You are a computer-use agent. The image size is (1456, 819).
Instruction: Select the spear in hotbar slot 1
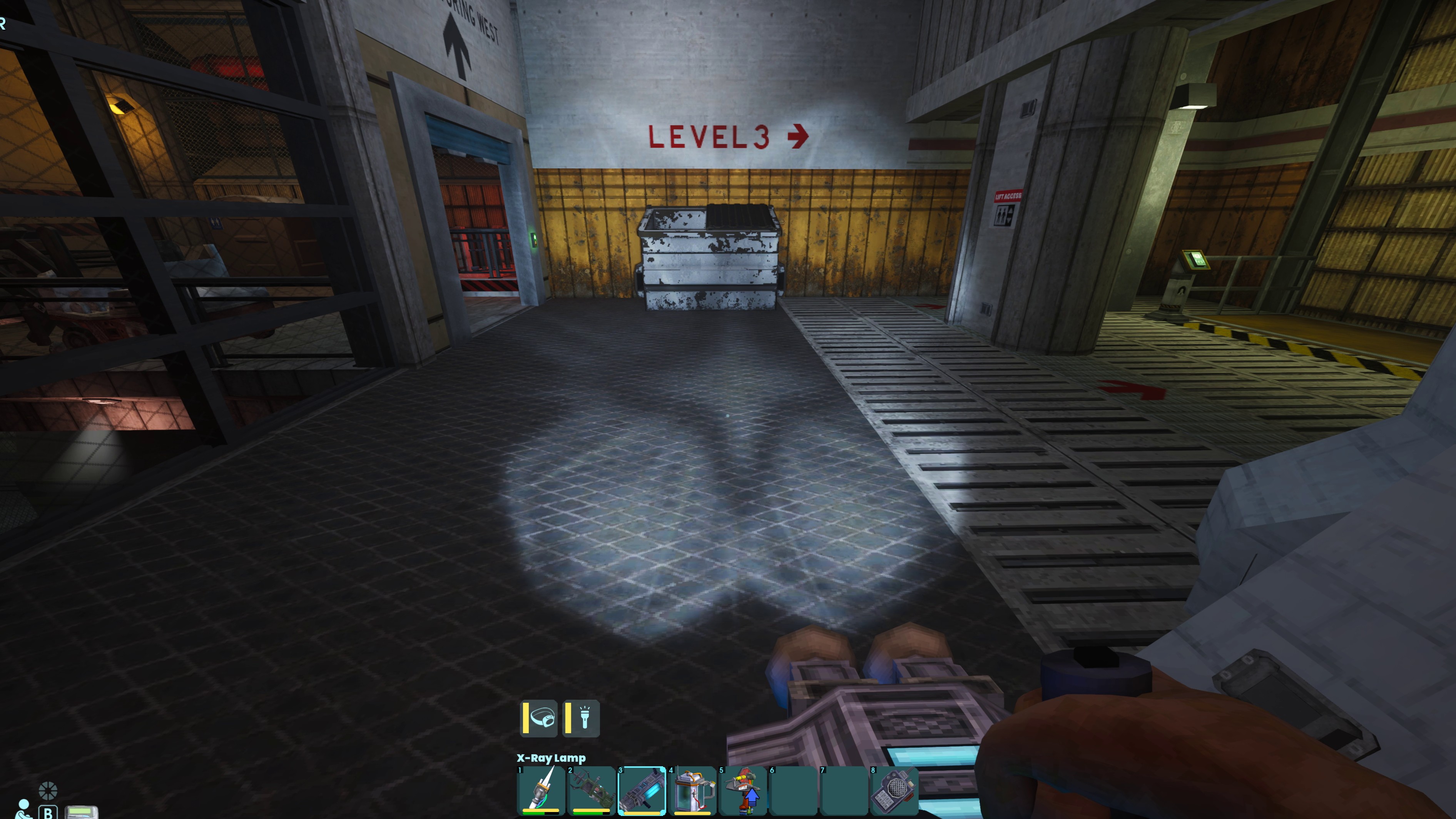pos(541,790)
